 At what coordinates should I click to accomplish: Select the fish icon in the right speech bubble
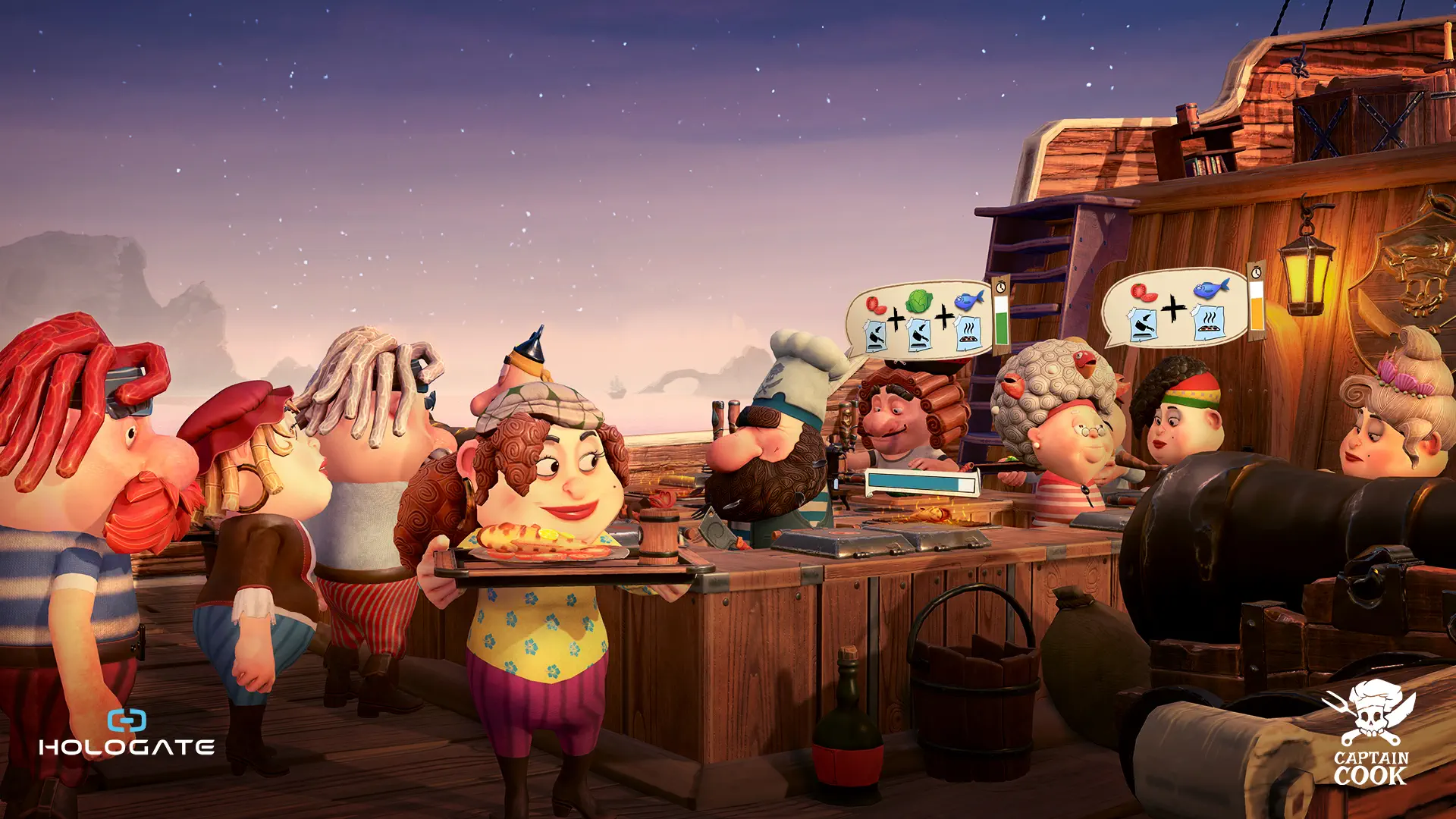[x=1212, y=289]
